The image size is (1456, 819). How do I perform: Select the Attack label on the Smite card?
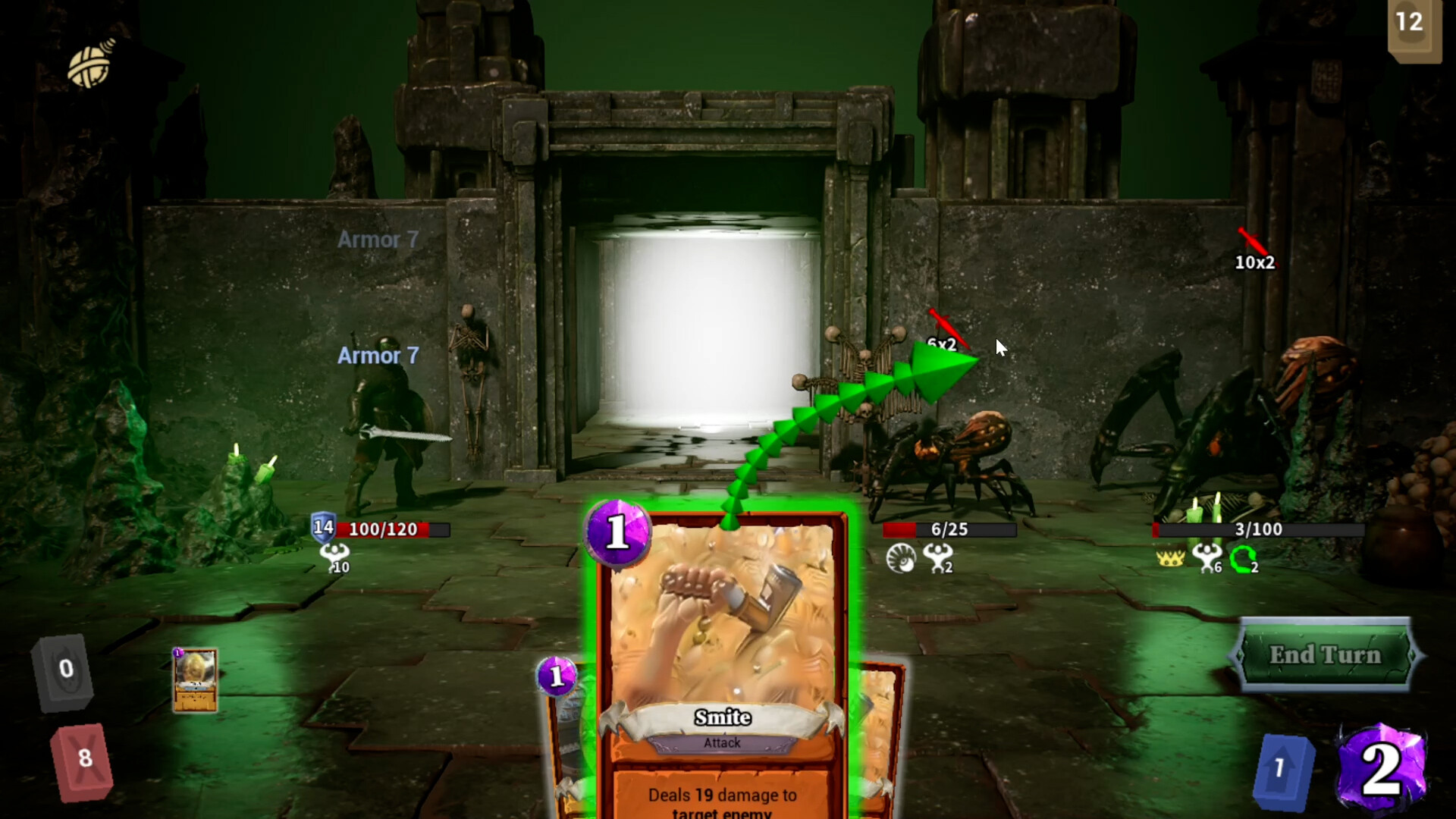pyautogui.click(x=722, y=743)
